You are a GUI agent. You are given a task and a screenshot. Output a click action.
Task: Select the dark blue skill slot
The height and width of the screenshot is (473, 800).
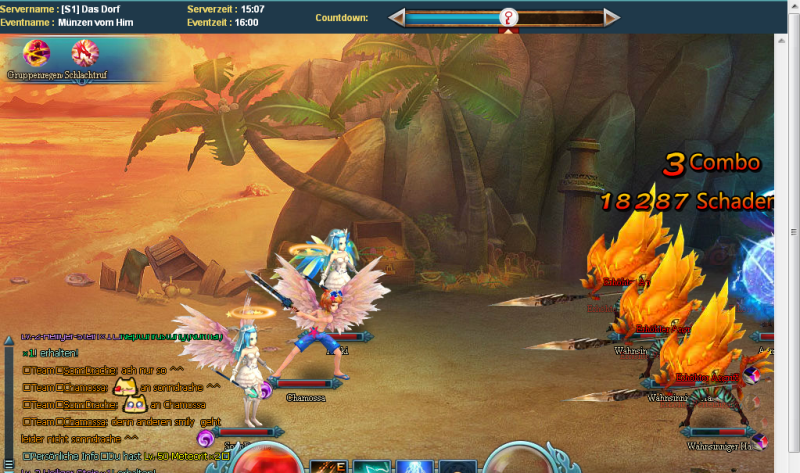click(457, 466)
